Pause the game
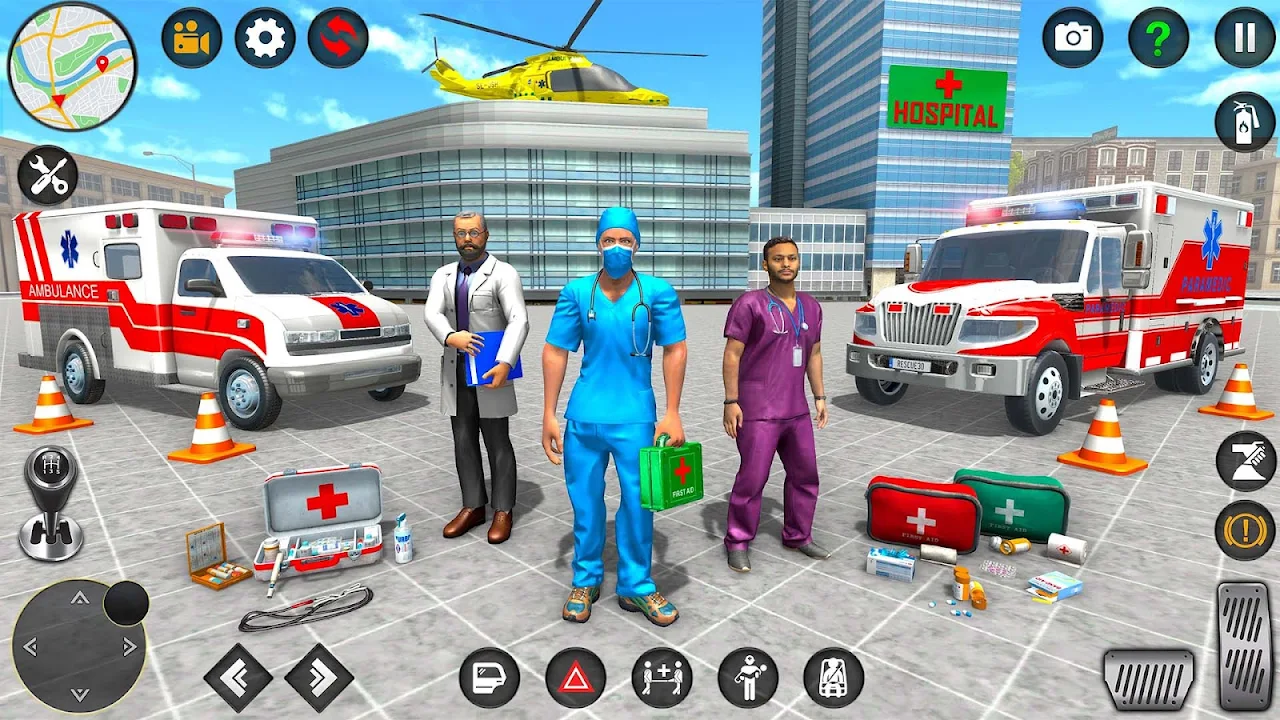1280x720 pixels. click(1245, 38)
